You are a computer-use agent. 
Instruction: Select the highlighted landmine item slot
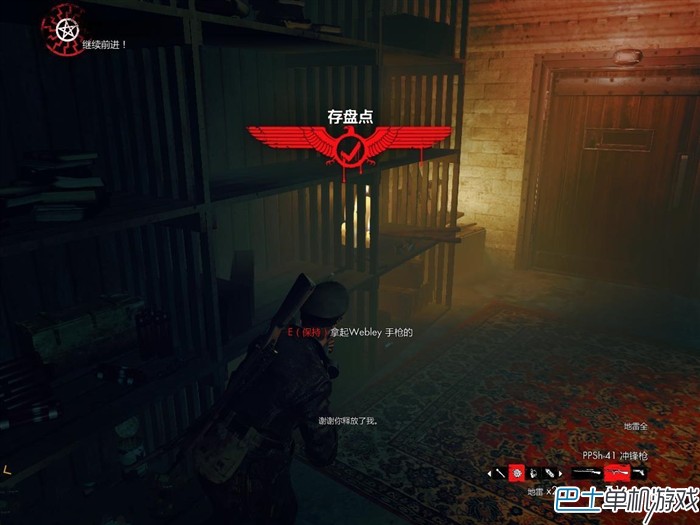tap(518, 472)
